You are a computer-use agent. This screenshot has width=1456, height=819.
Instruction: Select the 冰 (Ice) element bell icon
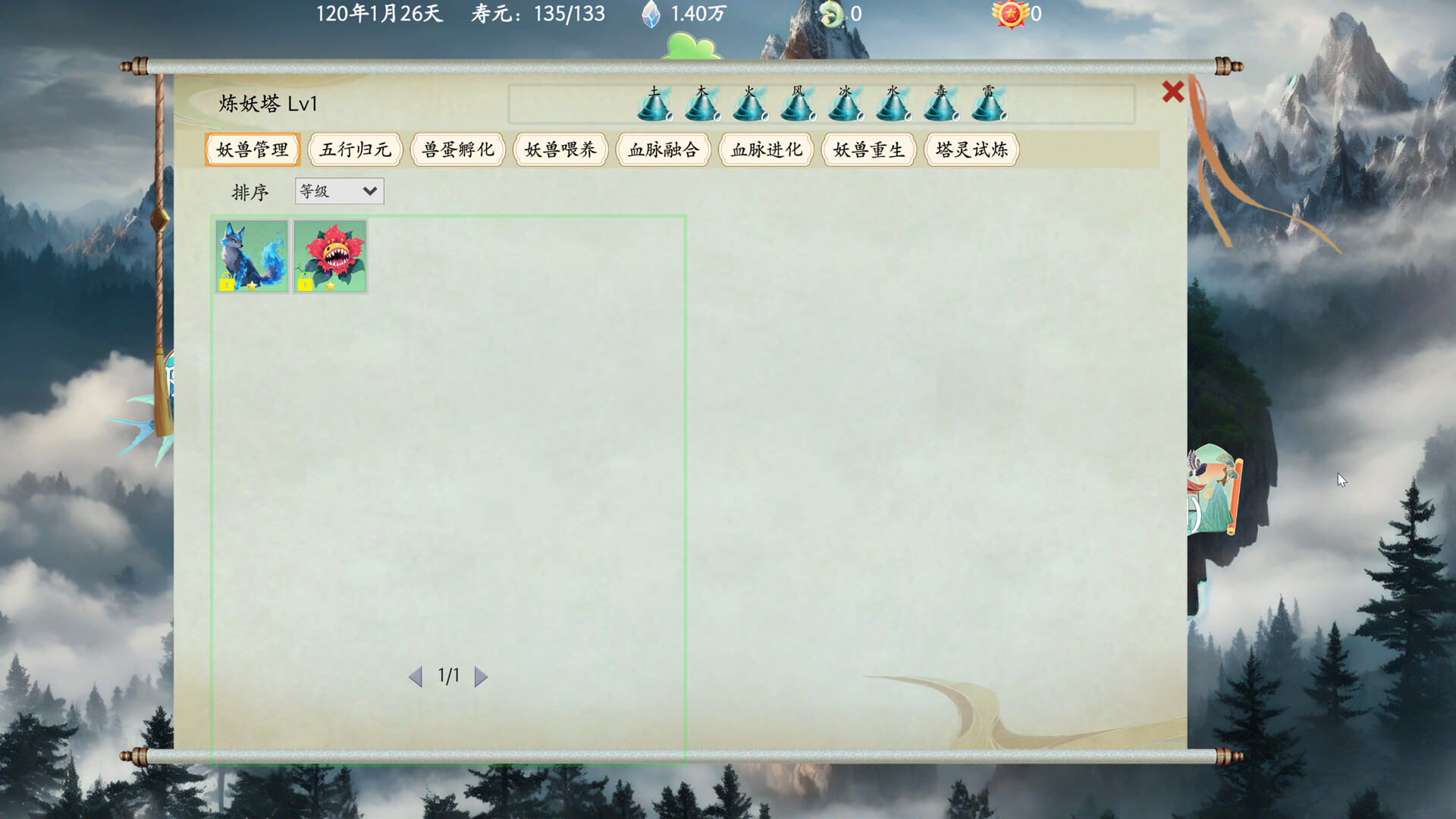(x=846, y=106)
